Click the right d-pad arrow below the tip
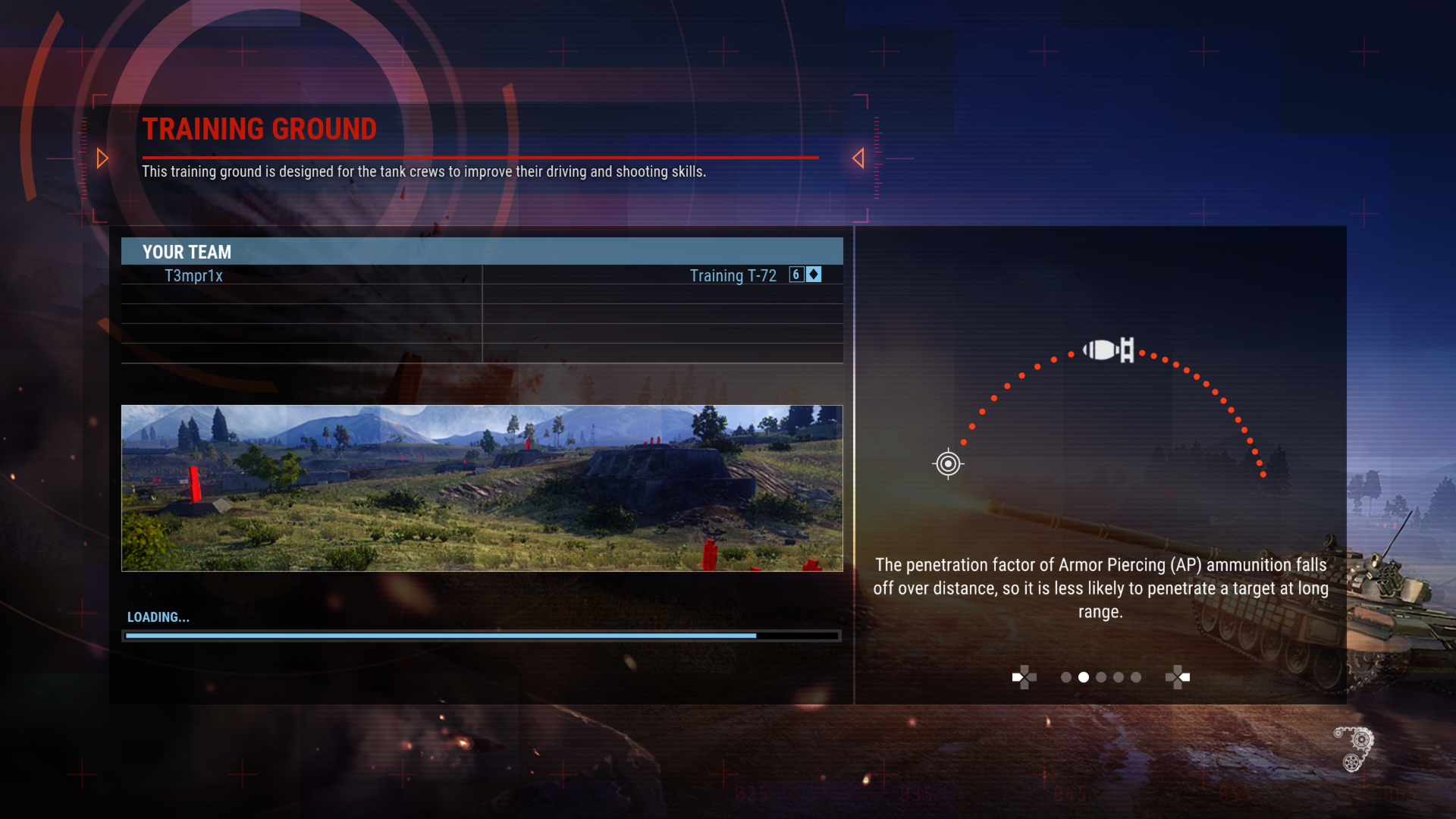Screen dimensions: 1456x819 click(x=1179, y=677)
